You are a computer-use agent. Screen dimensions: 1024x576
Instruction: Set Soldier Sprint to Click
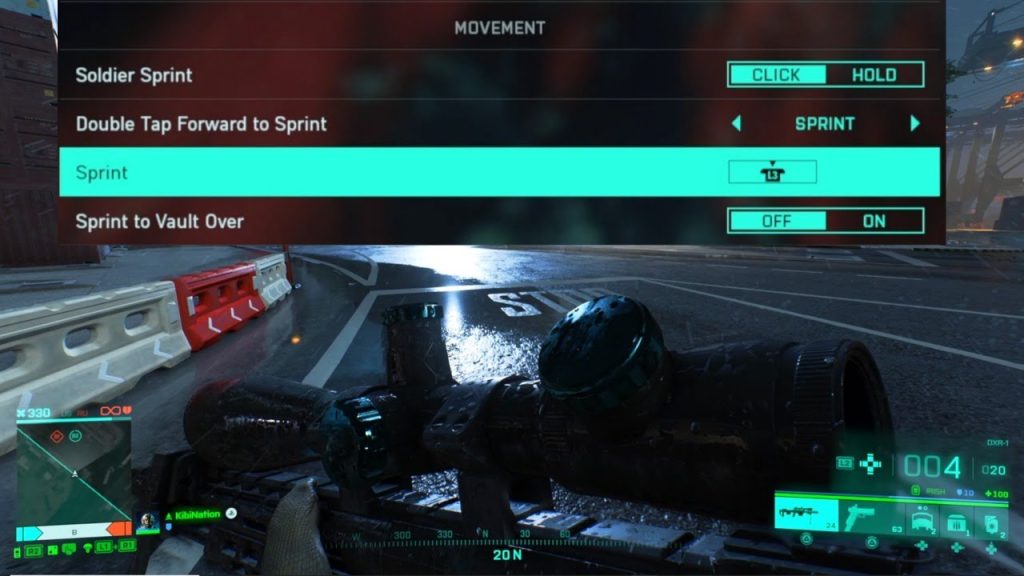coord(777,75)
